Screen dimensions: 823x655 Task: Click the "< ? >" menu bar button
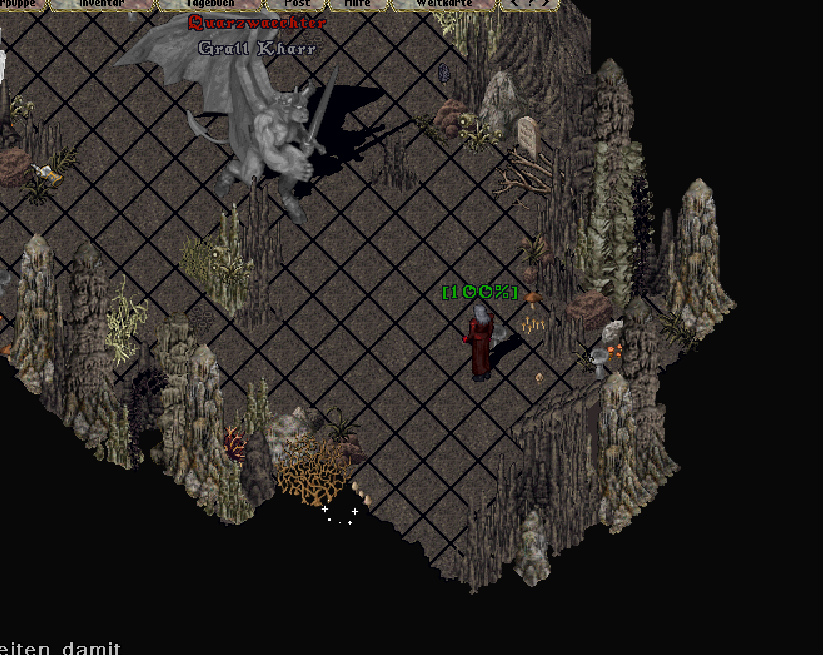coord(529,4)
